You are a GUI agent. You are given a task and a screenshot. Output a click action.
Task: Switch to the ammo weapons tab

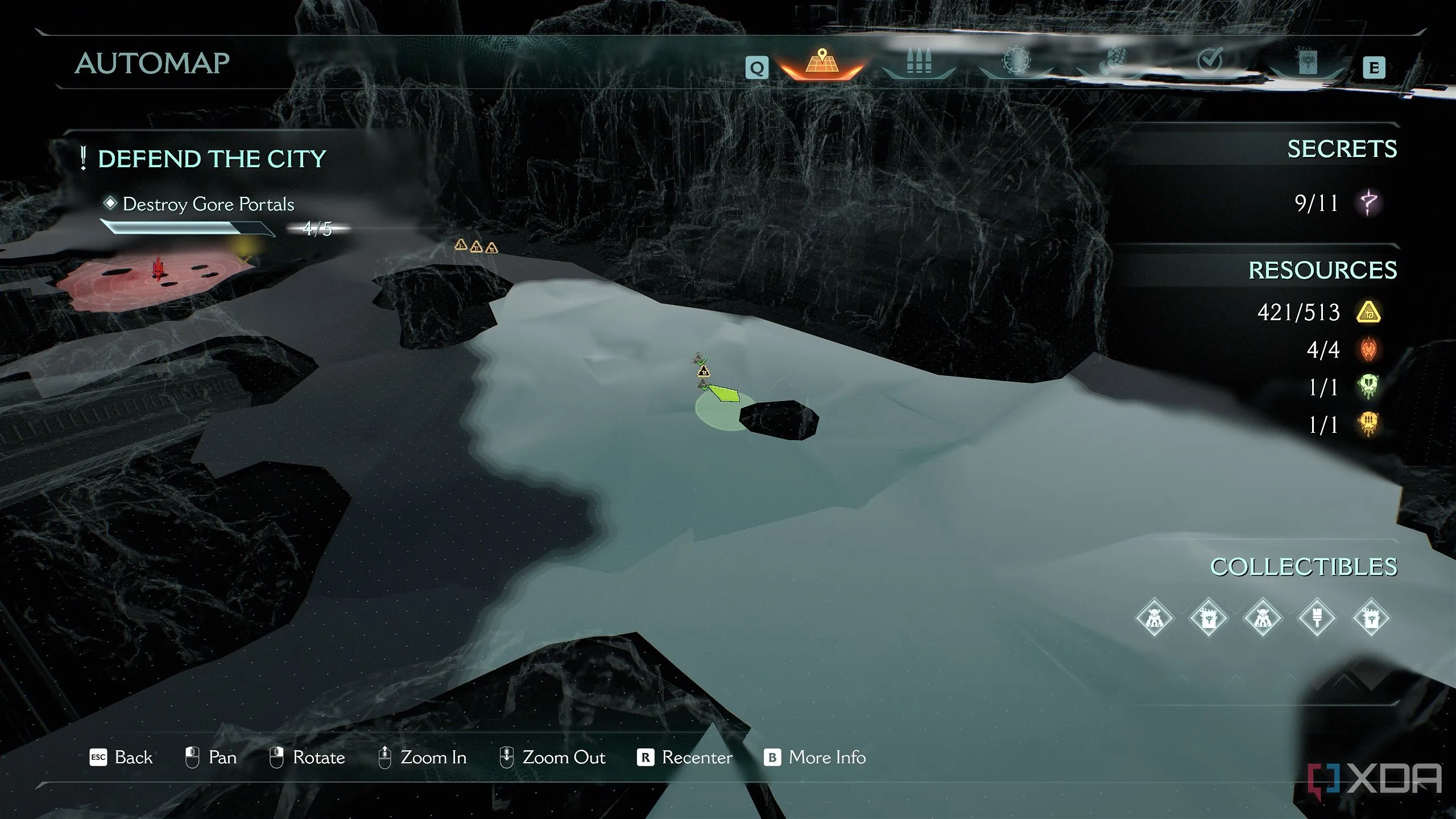pos(919,61)
